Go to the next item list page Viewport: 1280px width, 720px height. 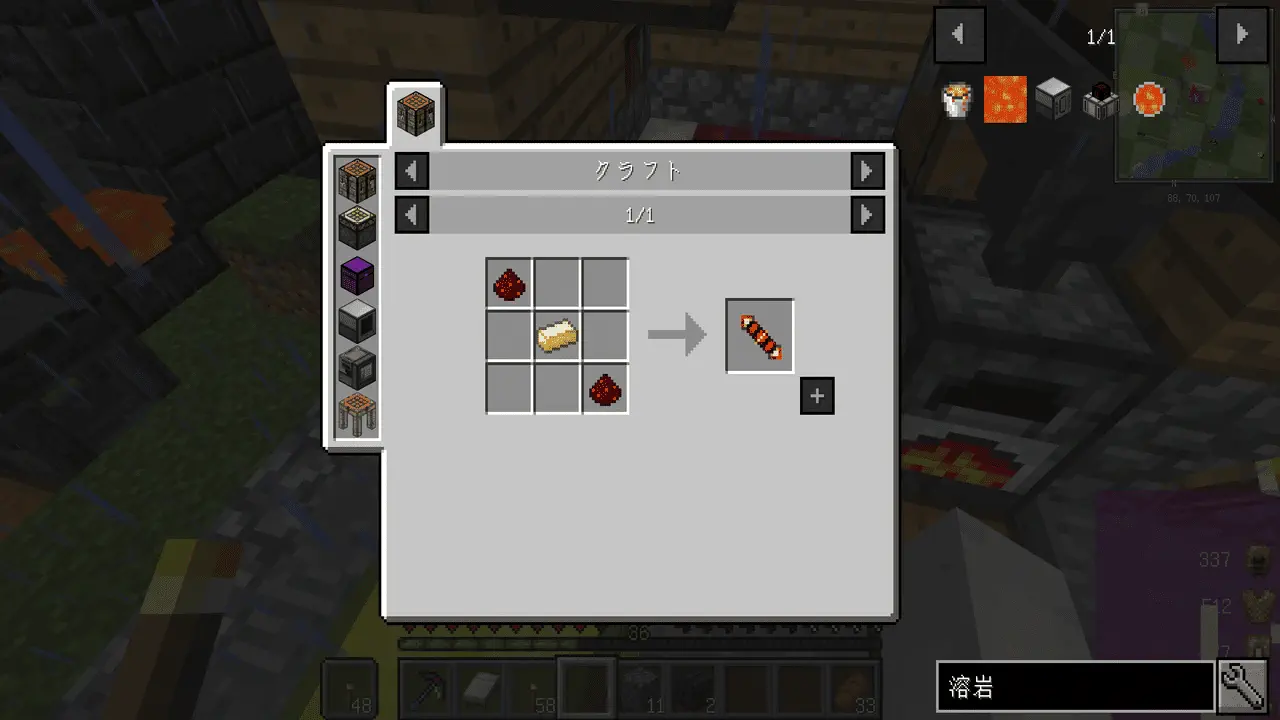point(1241,35)
